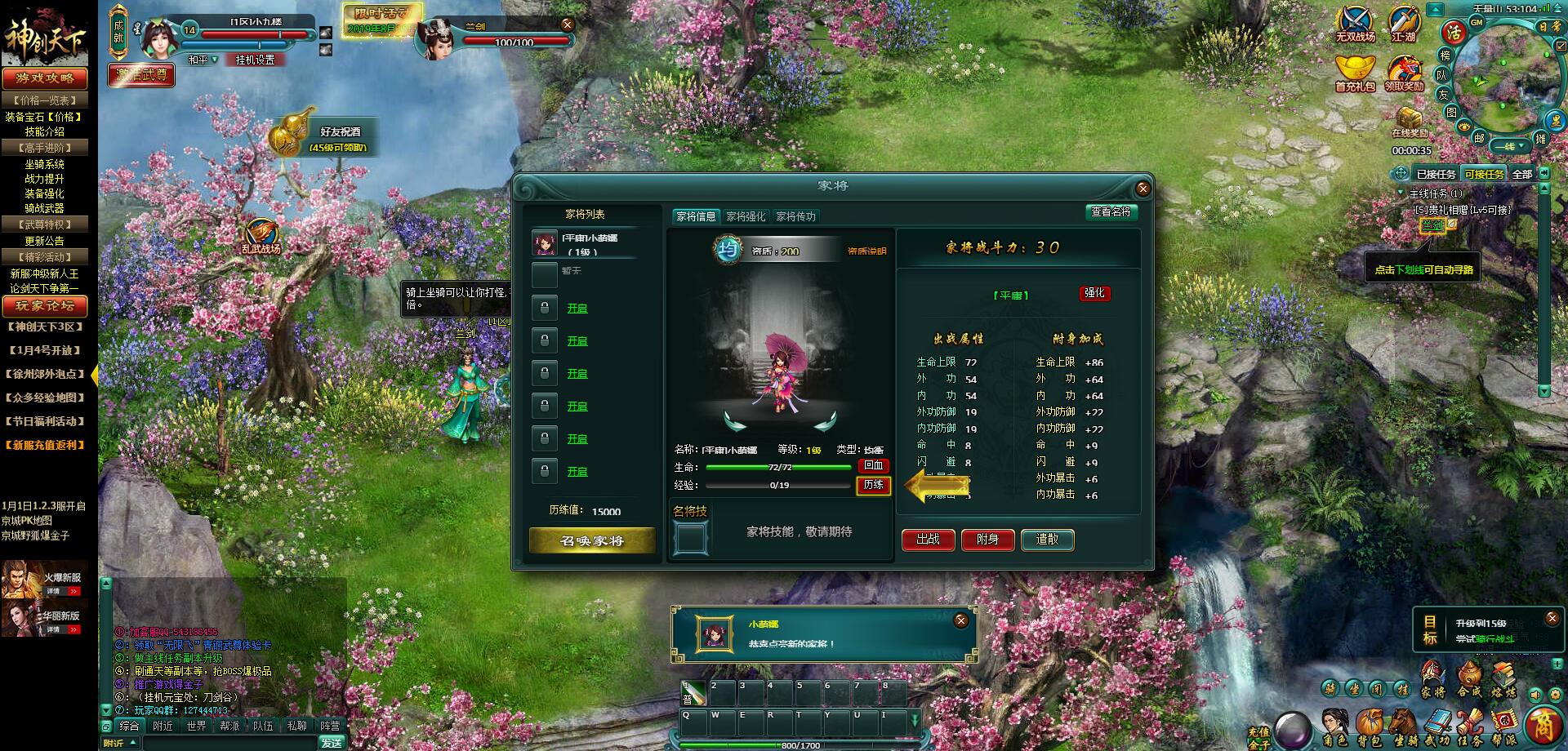
Task: Click the red 强化 button
Action: coord(1094,293)
